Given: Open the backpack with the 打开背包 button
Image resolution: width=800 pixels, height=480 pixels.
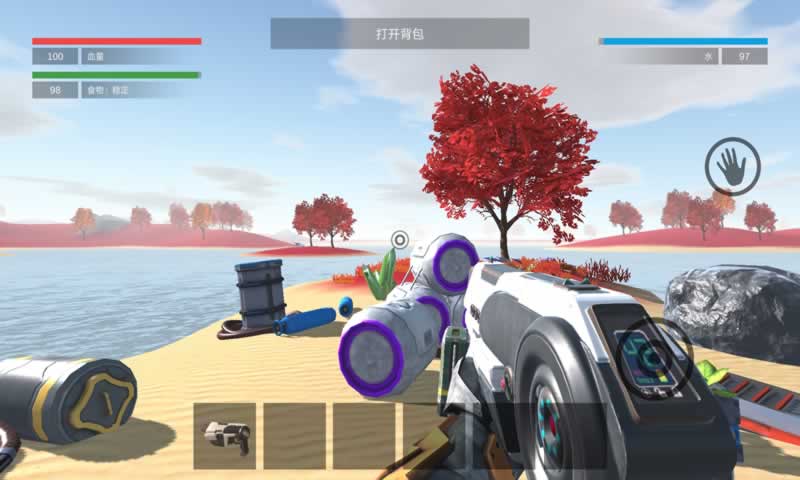Looking at the screenshot, I should (399, 34).
